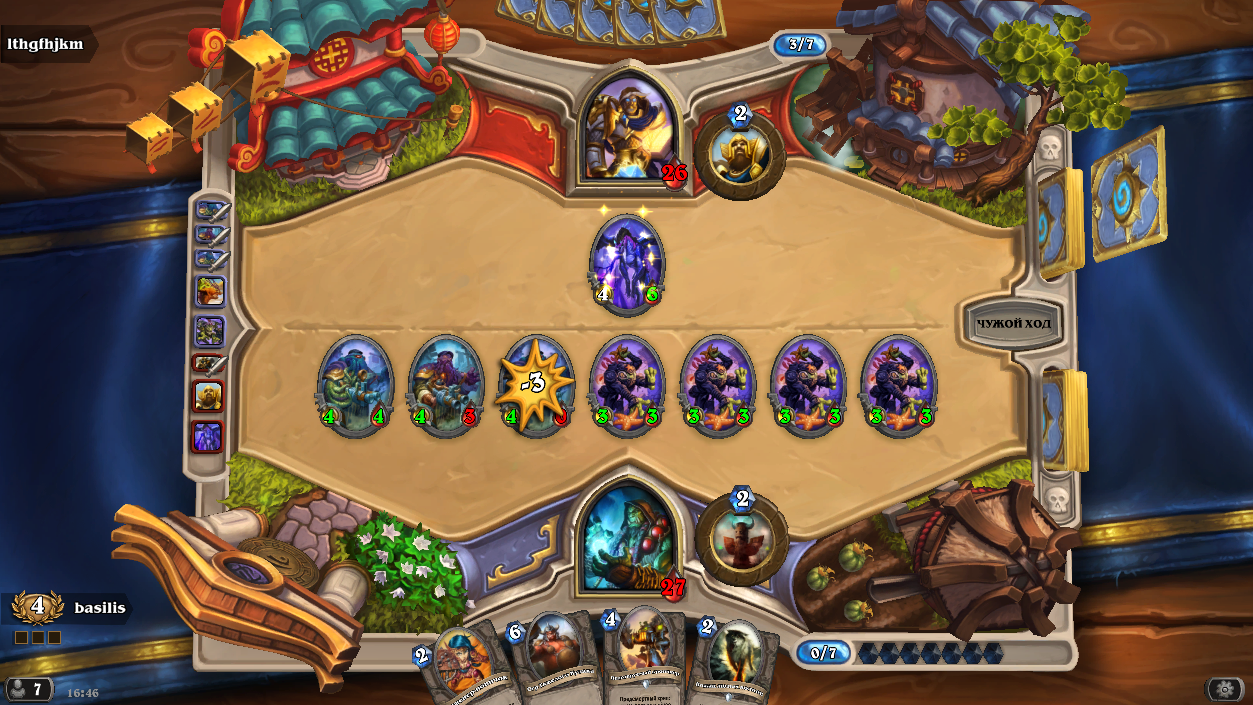This screenshot has width=1253, height=705.
Task: Open the settings gear menu
Action: point(1224,689)
